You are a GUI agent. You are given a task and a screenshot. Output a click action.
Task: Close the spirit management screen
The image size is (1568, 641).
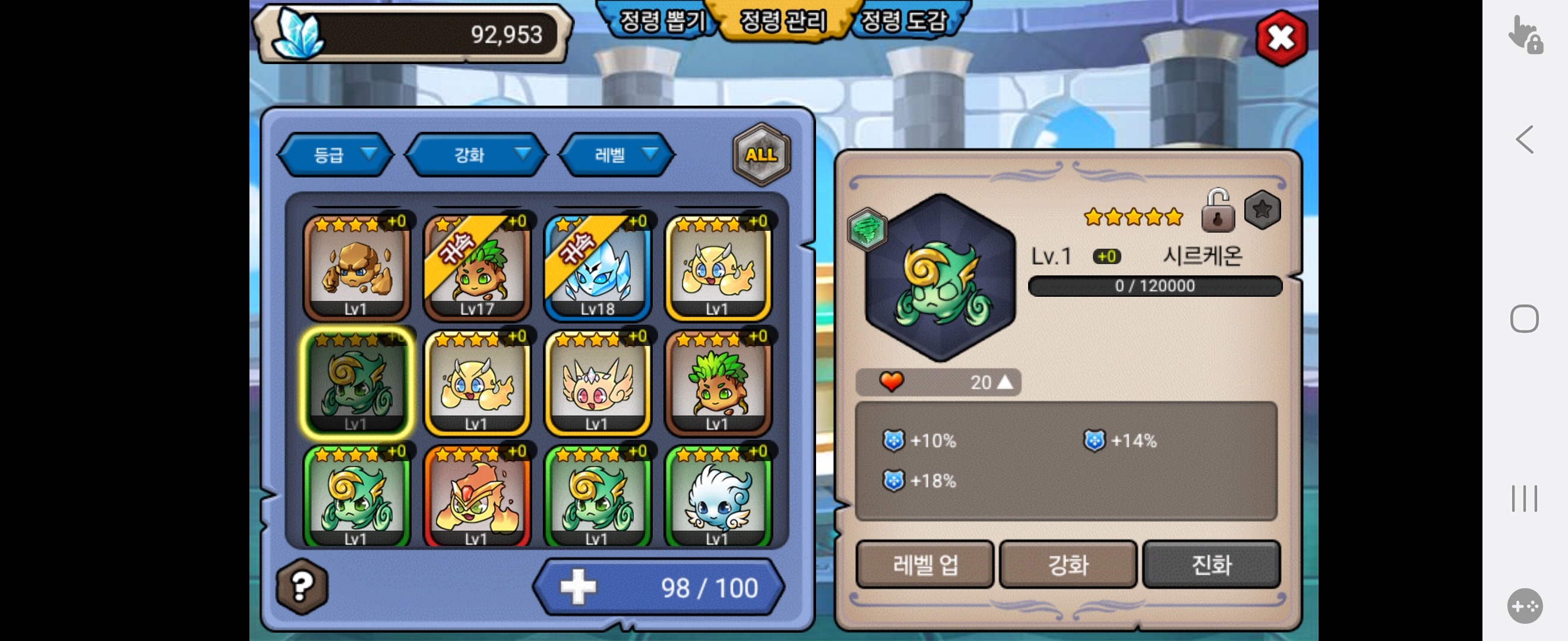(1281, 39)
